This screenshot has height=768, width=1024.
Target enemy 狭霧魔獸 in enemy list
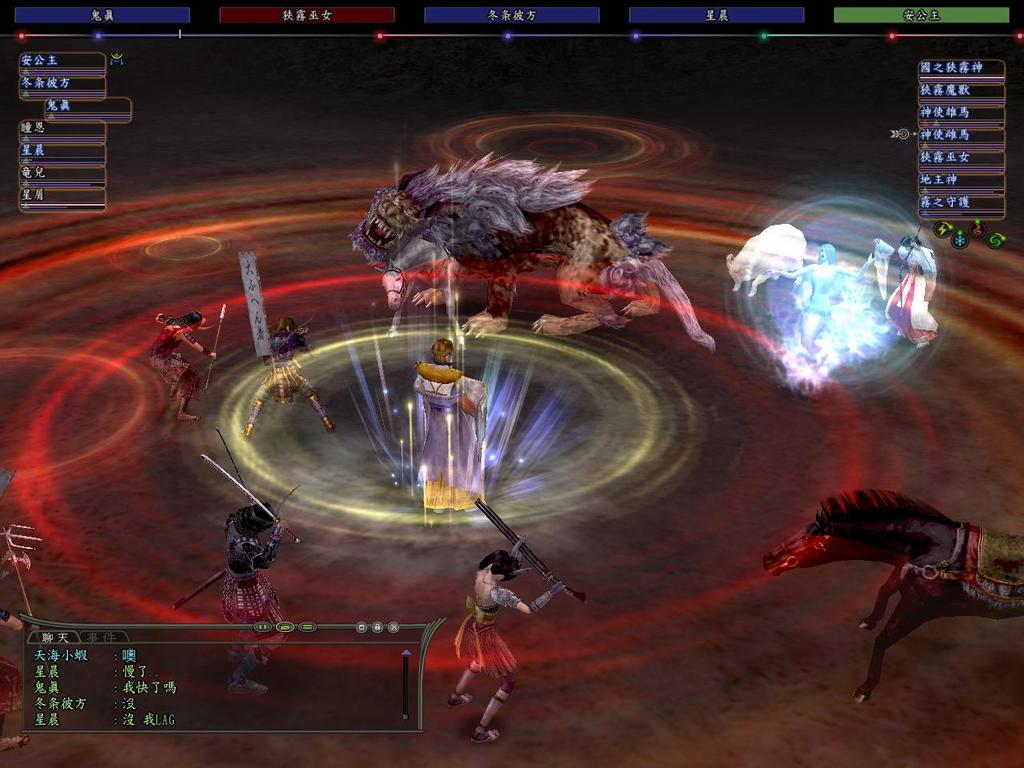[x=961, y=91]
